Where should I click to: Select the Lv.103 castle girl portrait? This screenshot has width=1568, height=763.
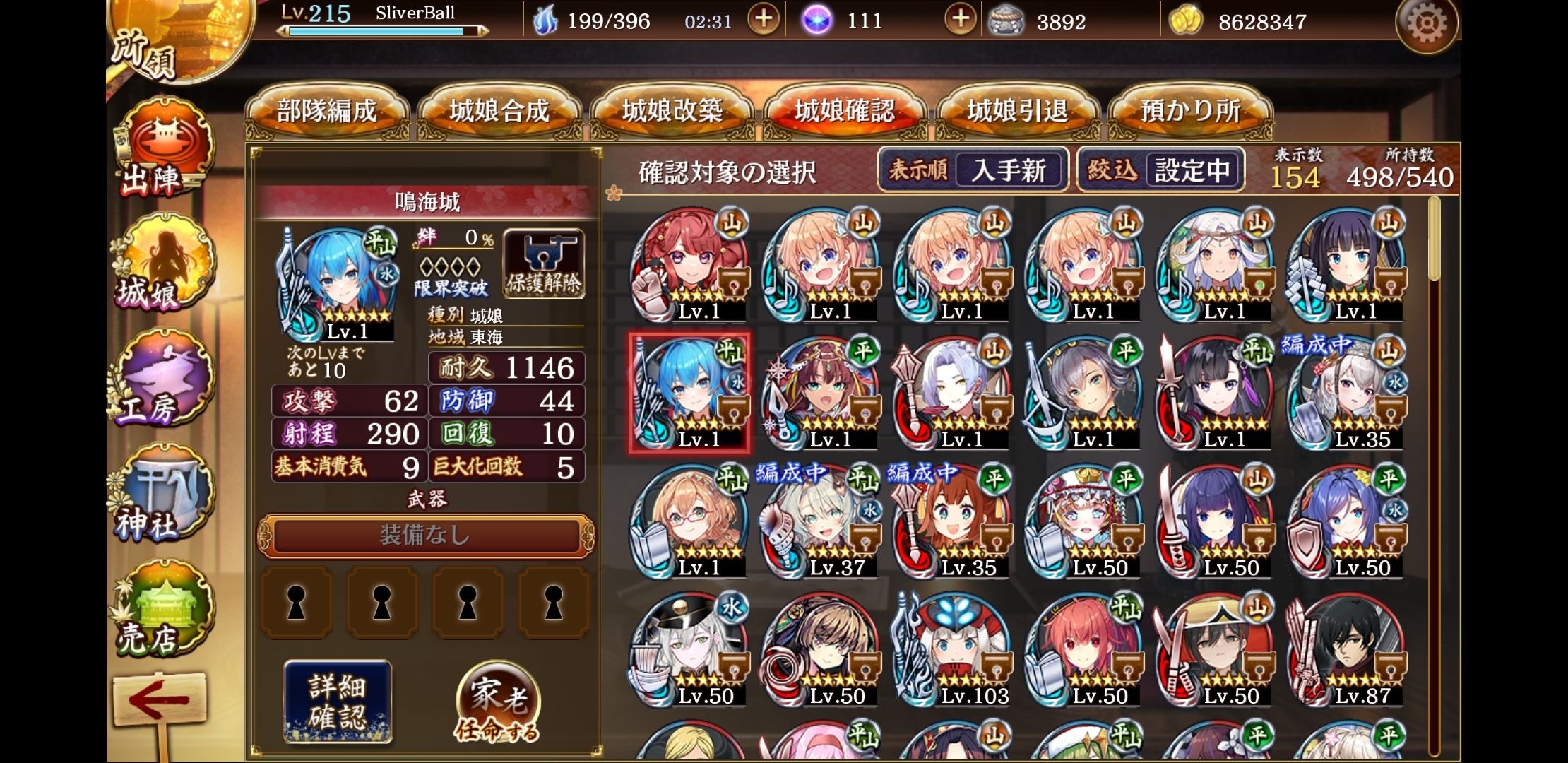[954, 650]
